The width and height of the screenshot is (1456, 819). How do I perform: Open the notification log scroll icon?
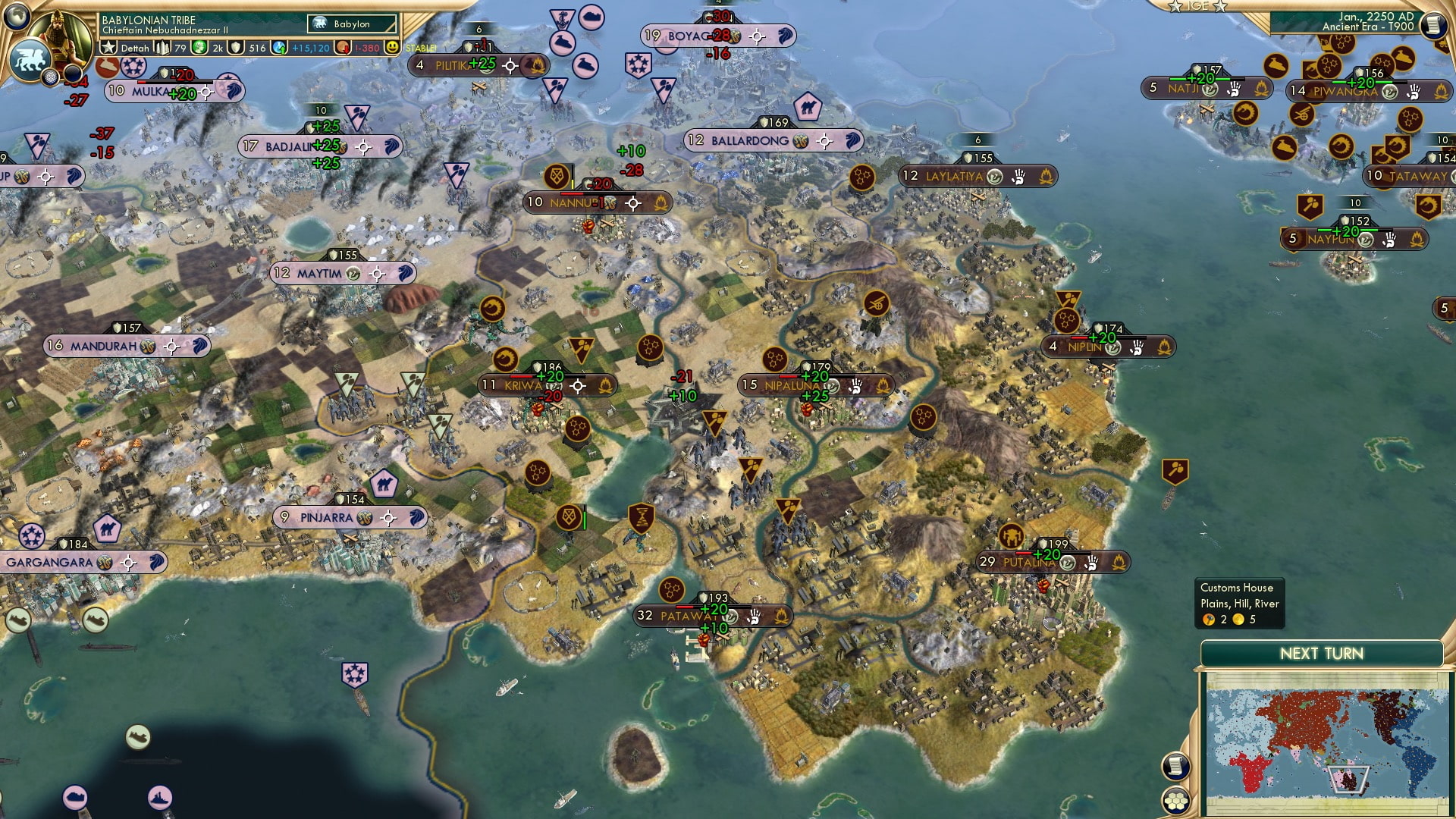1175,766
